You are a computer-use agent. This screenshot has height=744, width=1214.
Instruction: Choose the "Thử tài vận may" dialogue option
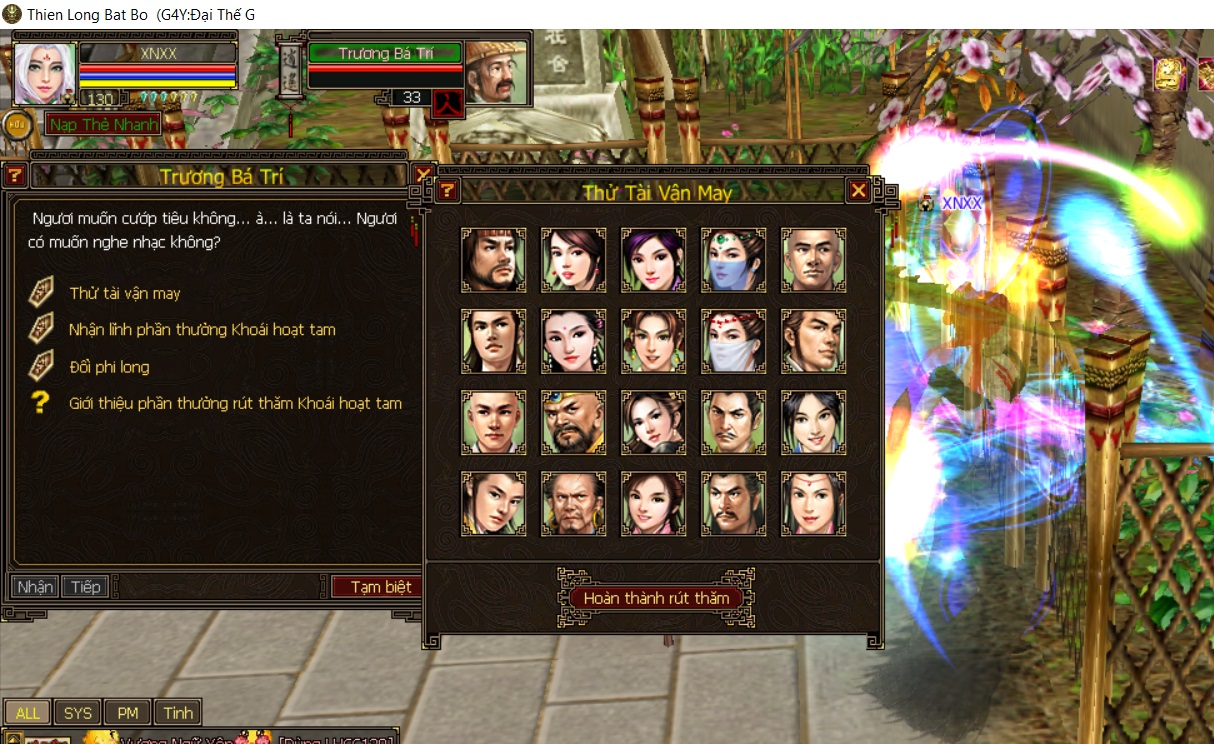(x=125, y=293)
